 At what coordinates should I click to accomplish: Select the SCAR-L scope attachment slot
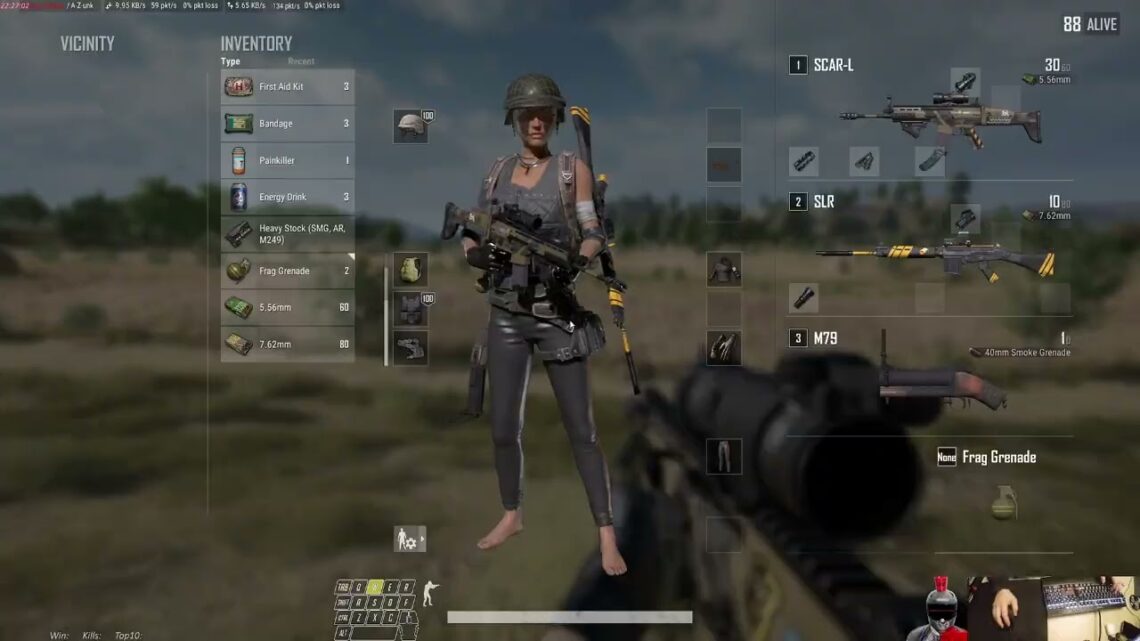[x=965, y=83]
